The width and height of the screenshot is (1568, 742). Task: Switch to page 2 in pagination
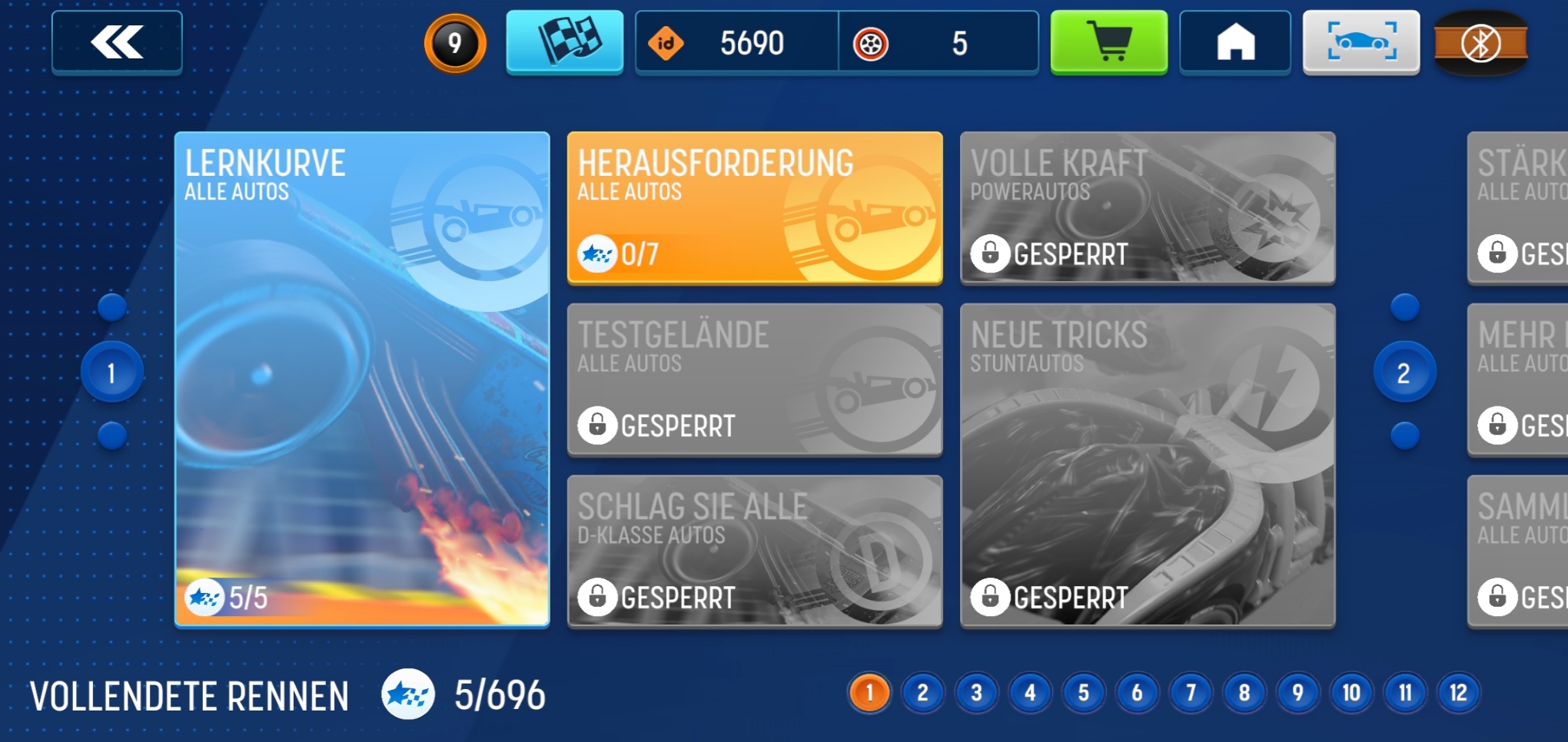point(922,693)
